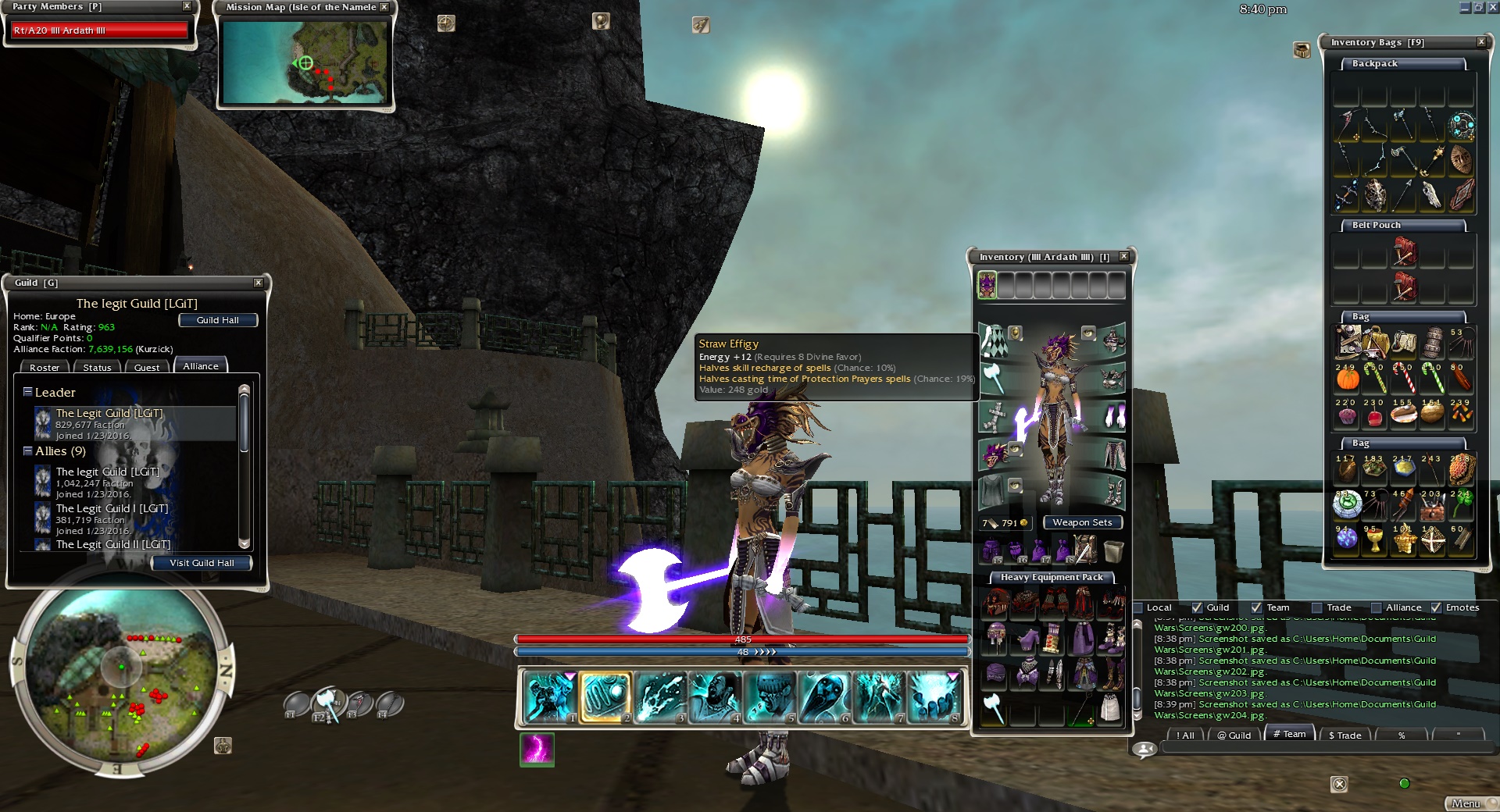Select the Team chat send tab
The height and width of the screenshot is (812, 1500).
[1289, 734]
